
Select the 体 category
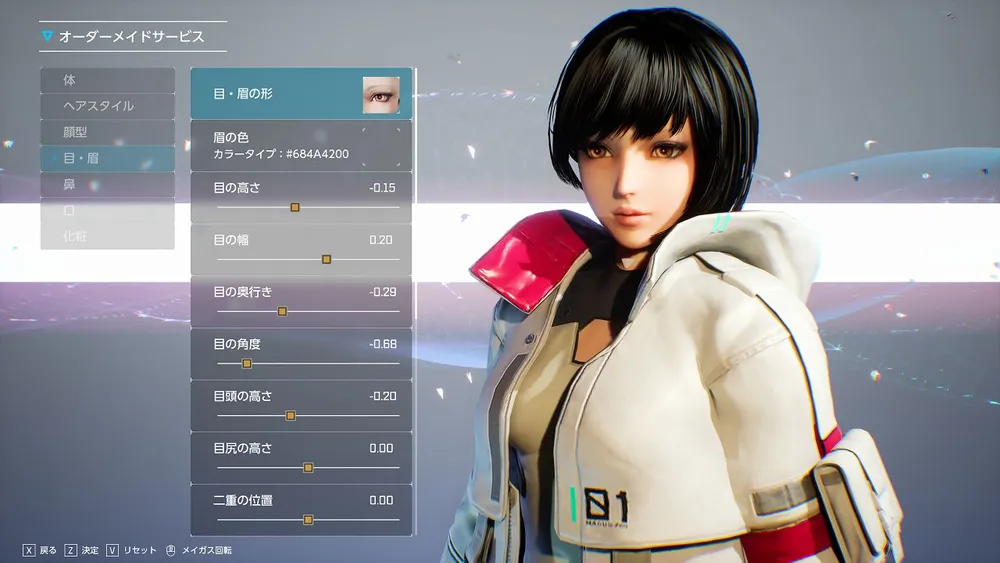[x=107, y=80]
